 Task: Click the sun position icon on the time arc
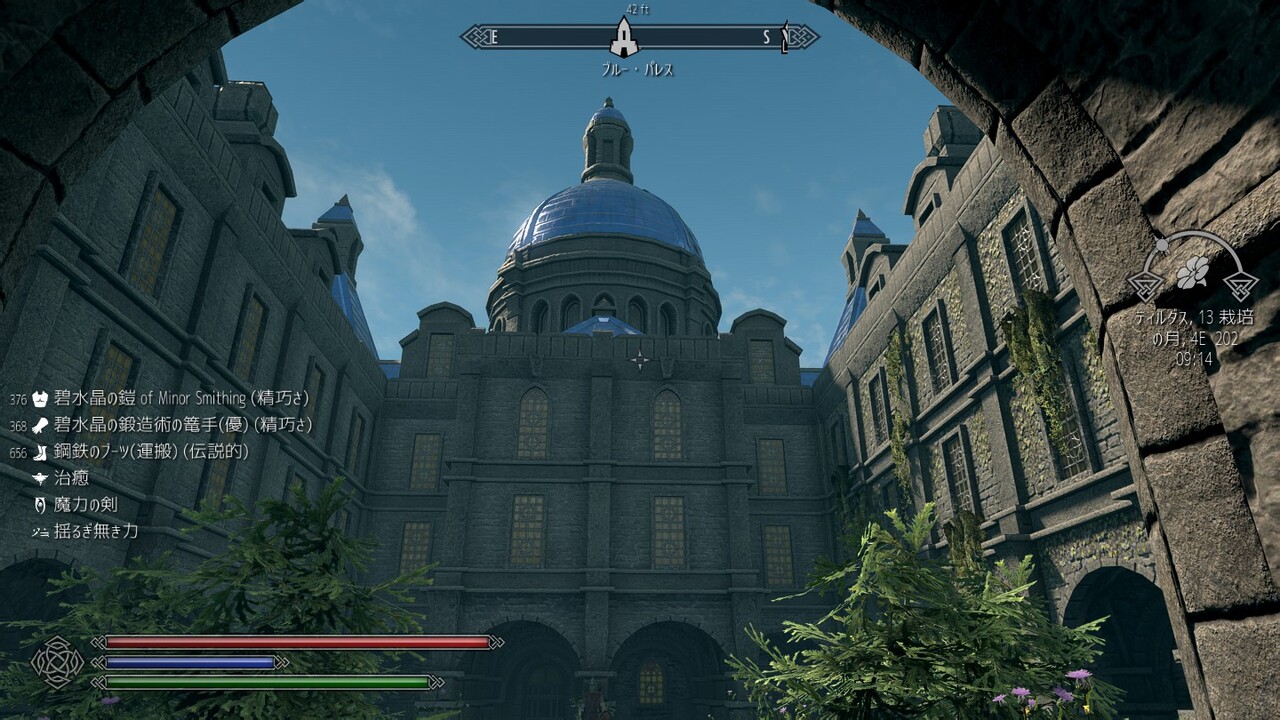pos(1163,245)
